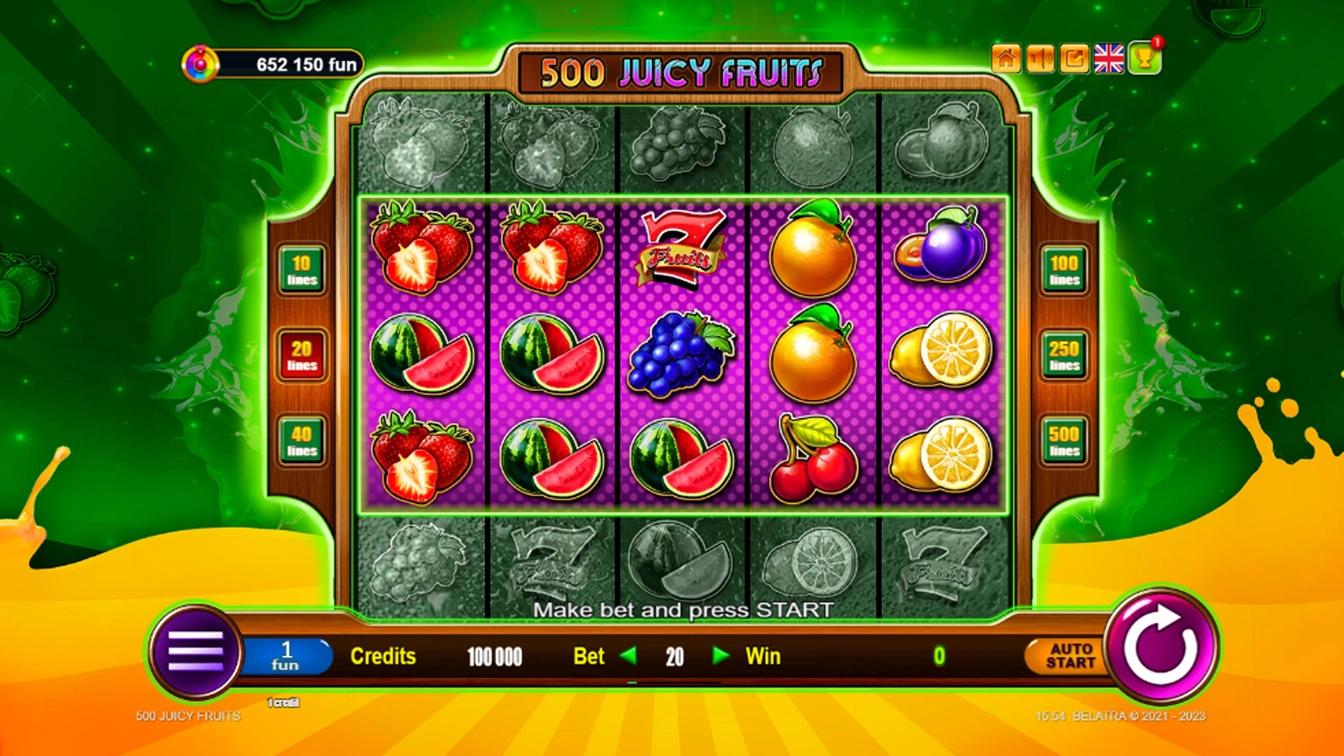Change language via the UK flag
The width and height of the screenshot is (1344, 756).
[x=1109, y=59]
